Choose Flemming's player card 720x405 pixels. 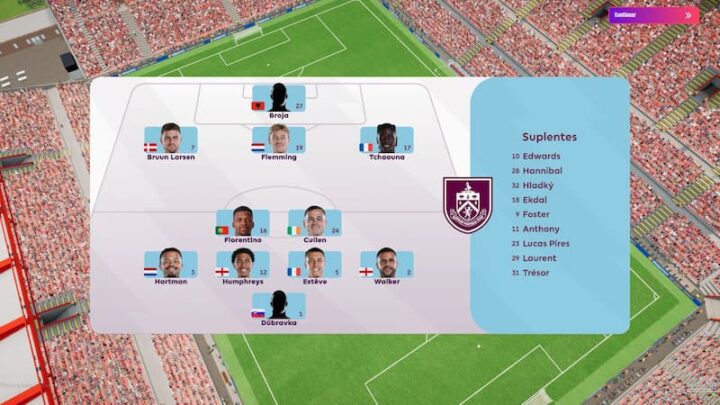(x=279, y=141)
